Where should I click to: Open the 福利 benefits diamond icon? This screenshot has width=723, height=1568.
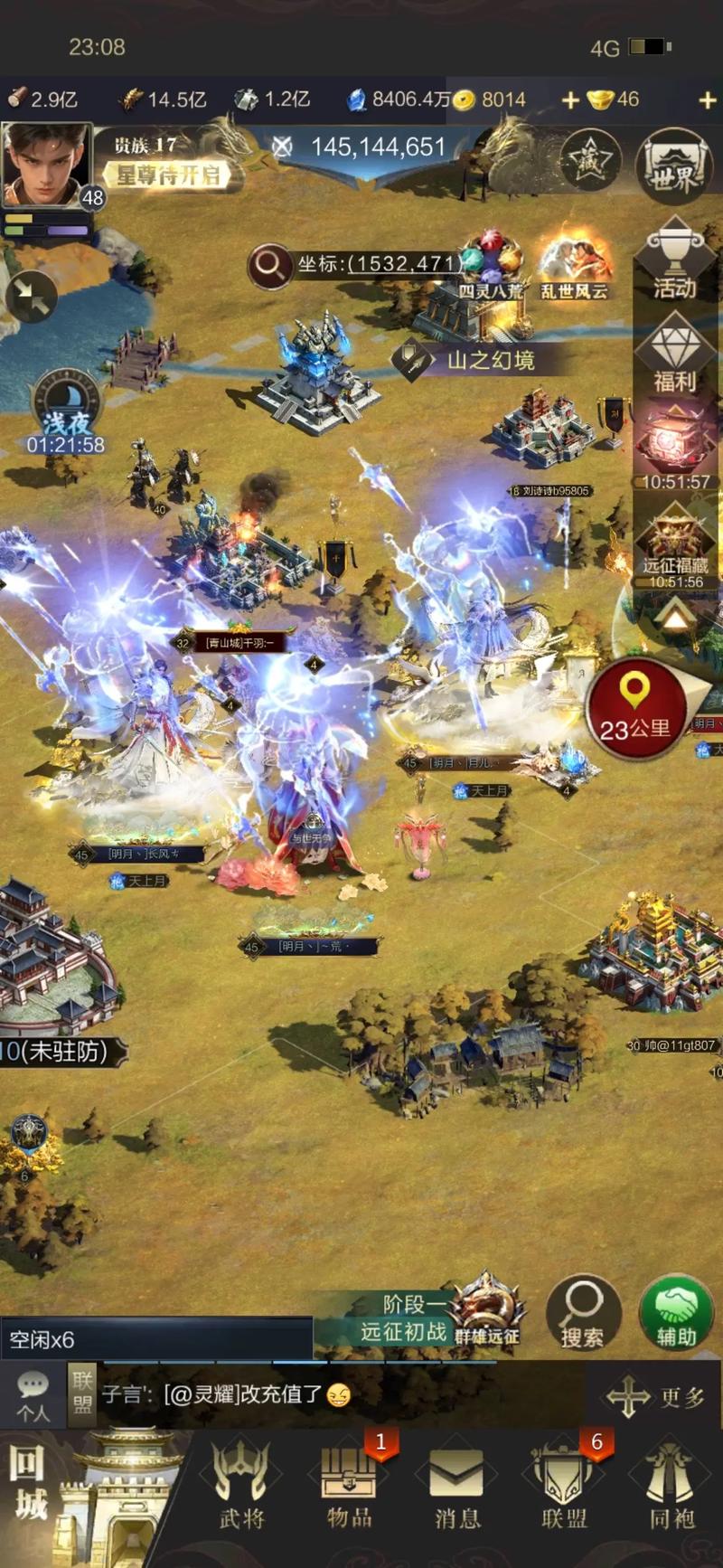(675, 355)
